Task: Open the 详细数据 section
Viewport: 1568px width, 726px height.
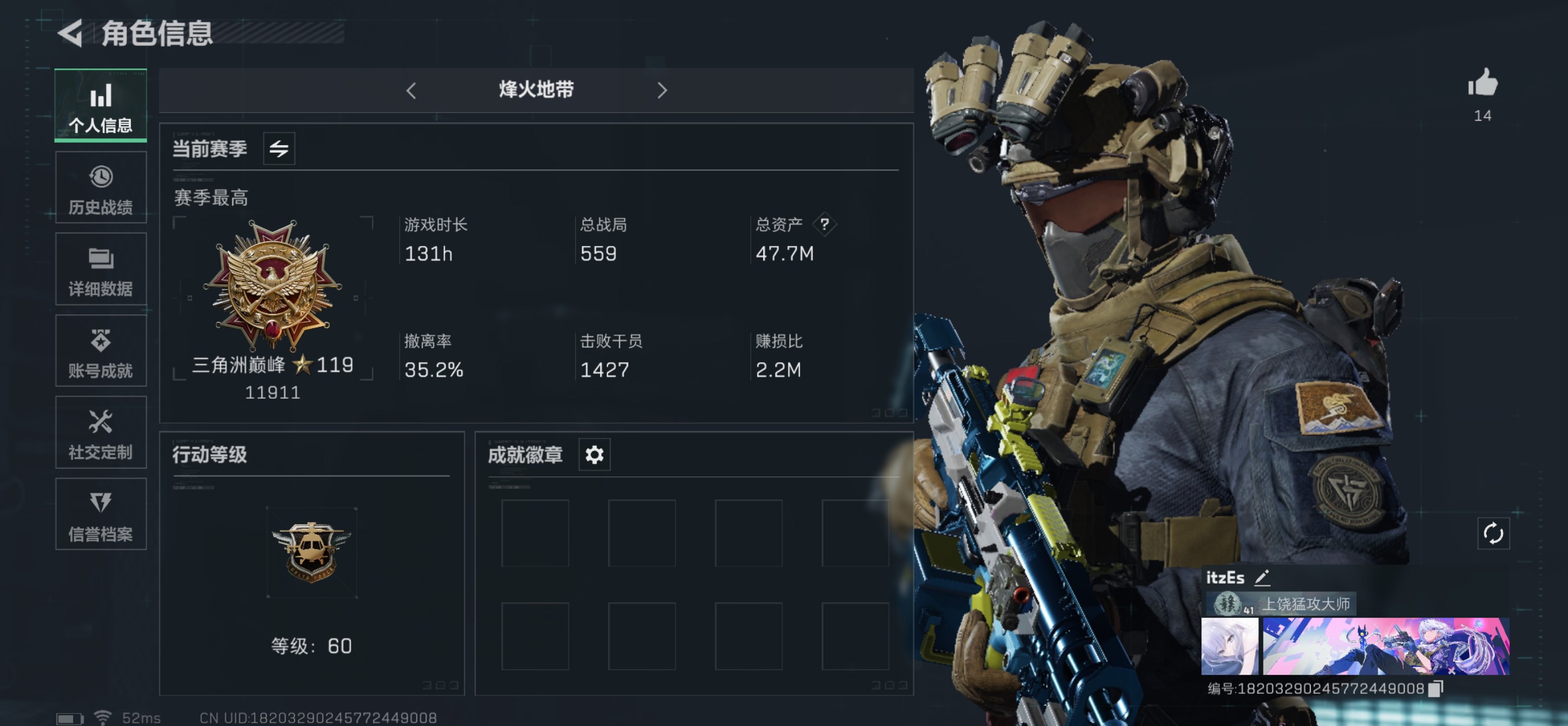Action: [100, 269]
